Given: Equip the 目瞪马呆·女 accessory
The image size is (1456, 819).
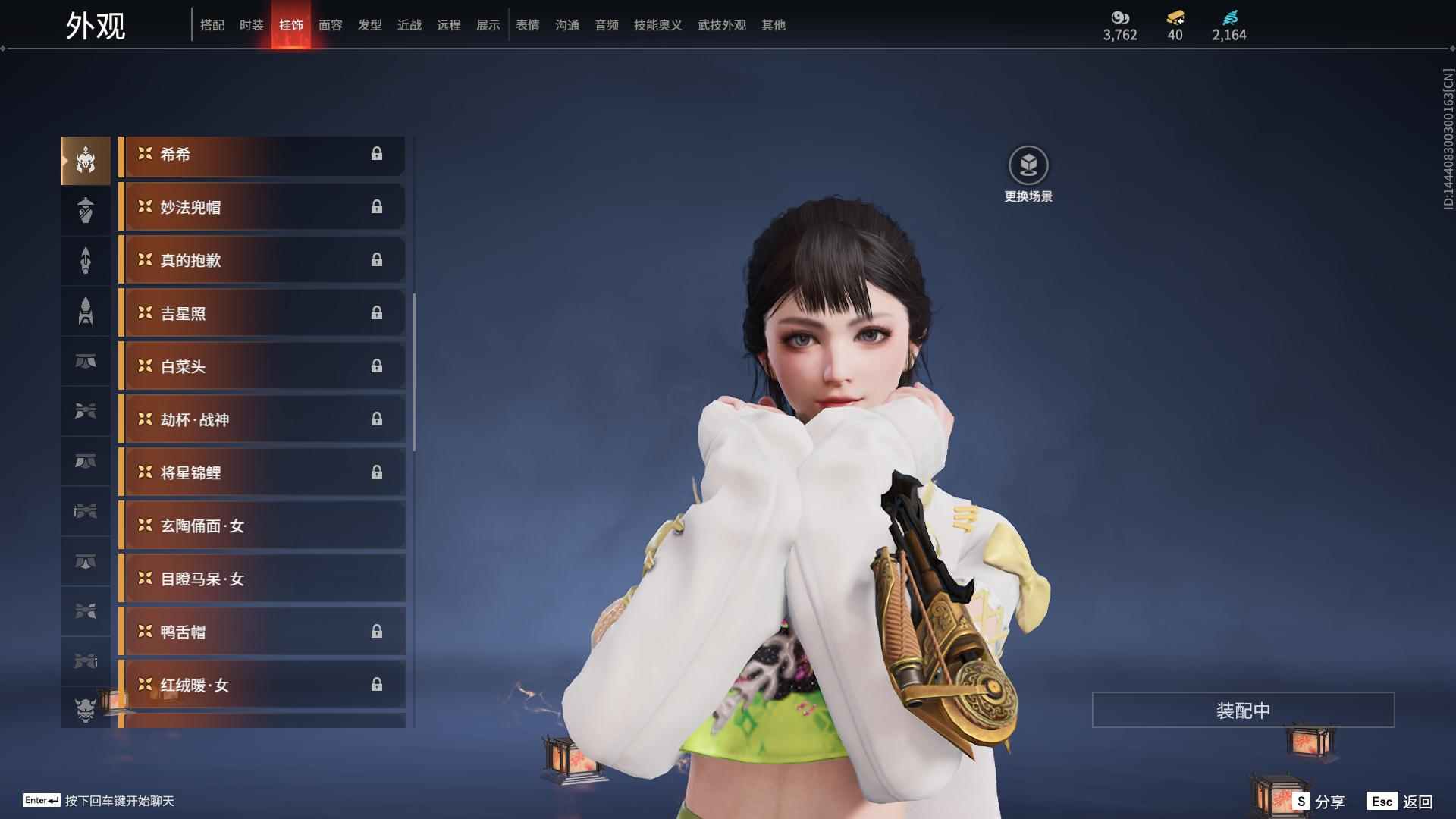Looking at the screenshot, I should pyautogui.click(x=262, y=579).
